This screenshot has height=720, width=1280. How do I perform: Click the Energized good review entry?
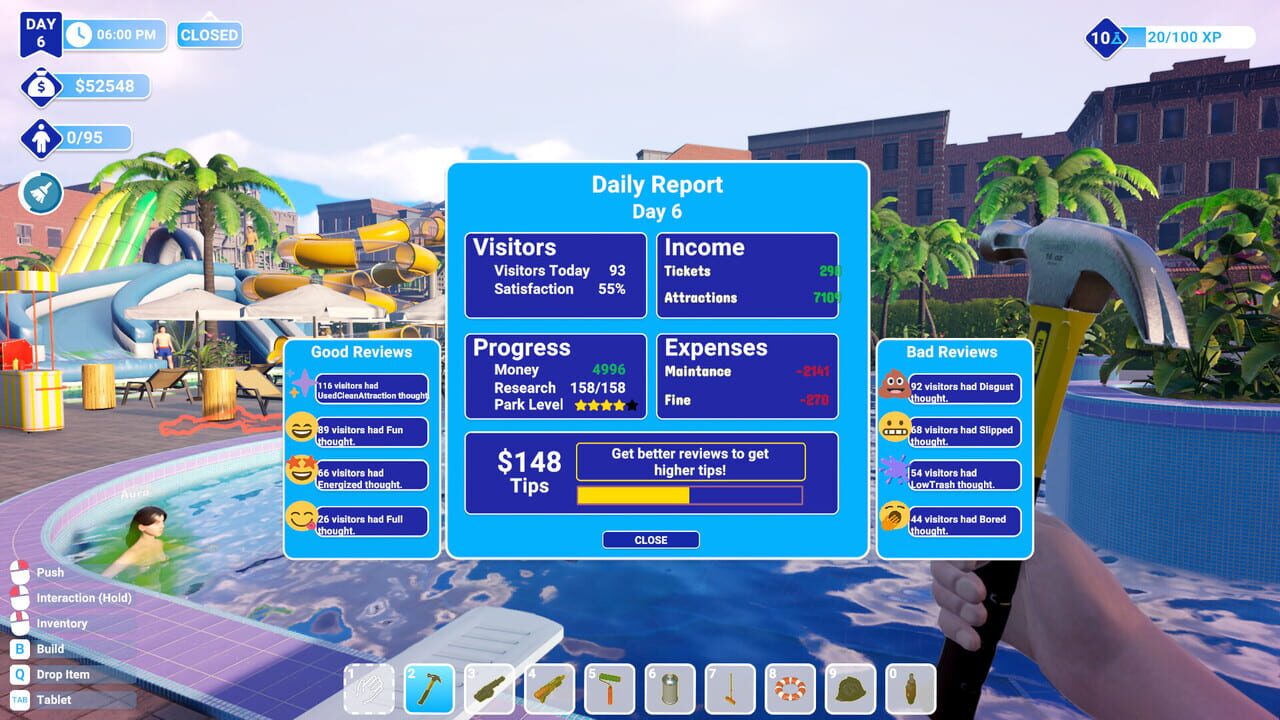click(371, 478)
